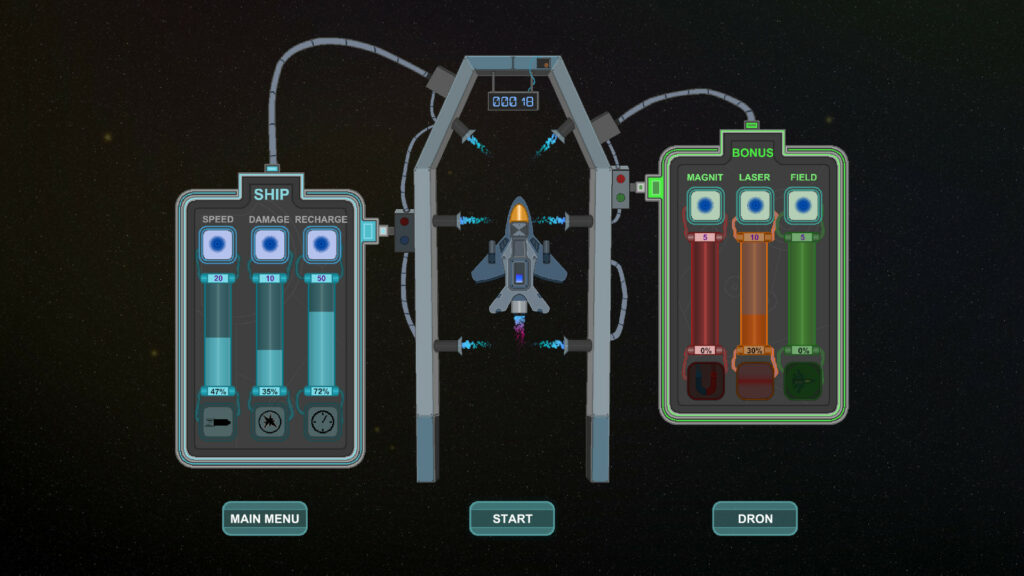Open the Dron screen

pyautogui.click(x=755, y=518)
